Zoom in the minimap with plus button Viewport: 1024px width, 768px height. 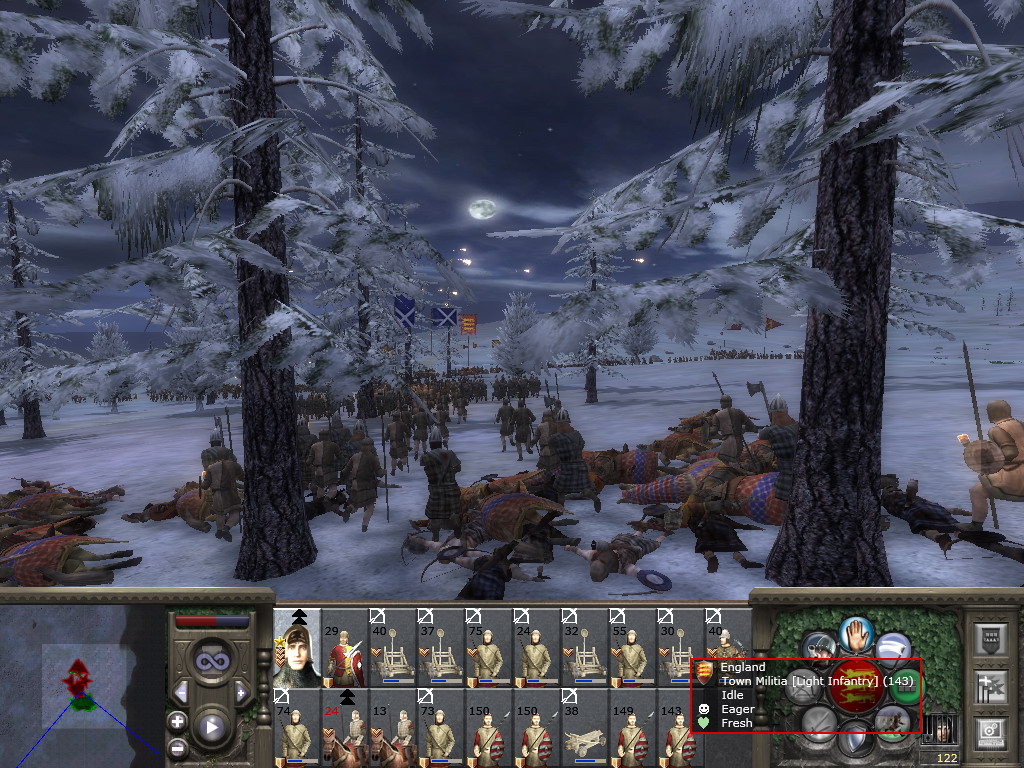coord(178,720)
